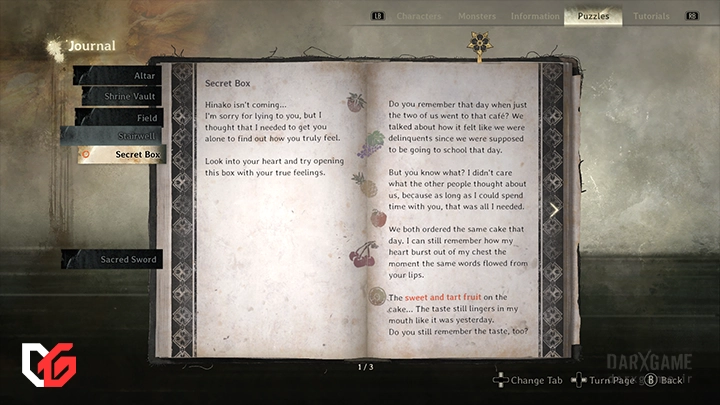The image size is (720, 405).
Task: Select the Shrine Vault entry
Action: (x=120, y=97)
